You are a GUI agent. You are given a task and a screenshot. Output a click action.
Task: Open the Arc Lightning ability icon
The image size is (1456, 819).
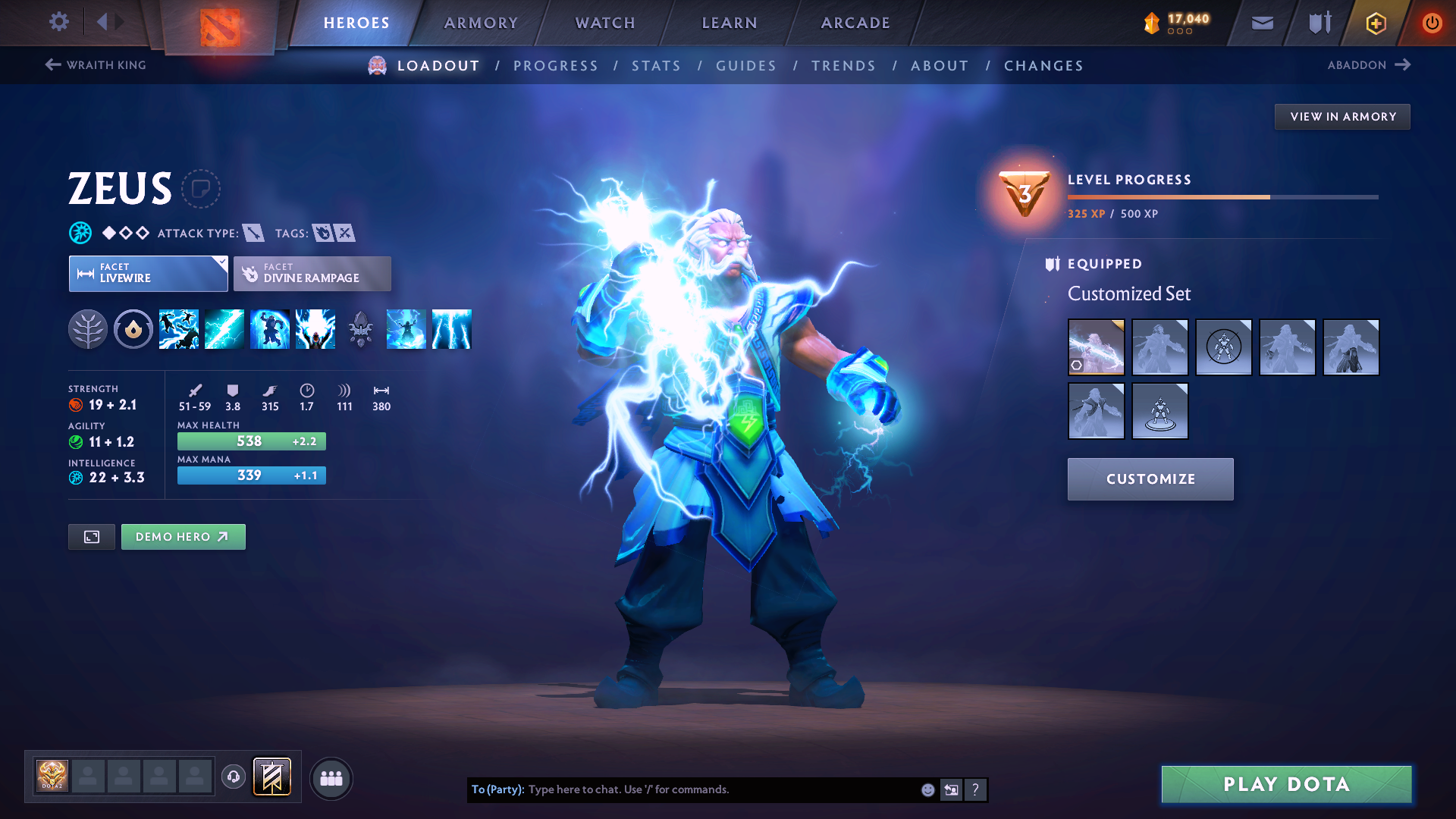[178, 328]
